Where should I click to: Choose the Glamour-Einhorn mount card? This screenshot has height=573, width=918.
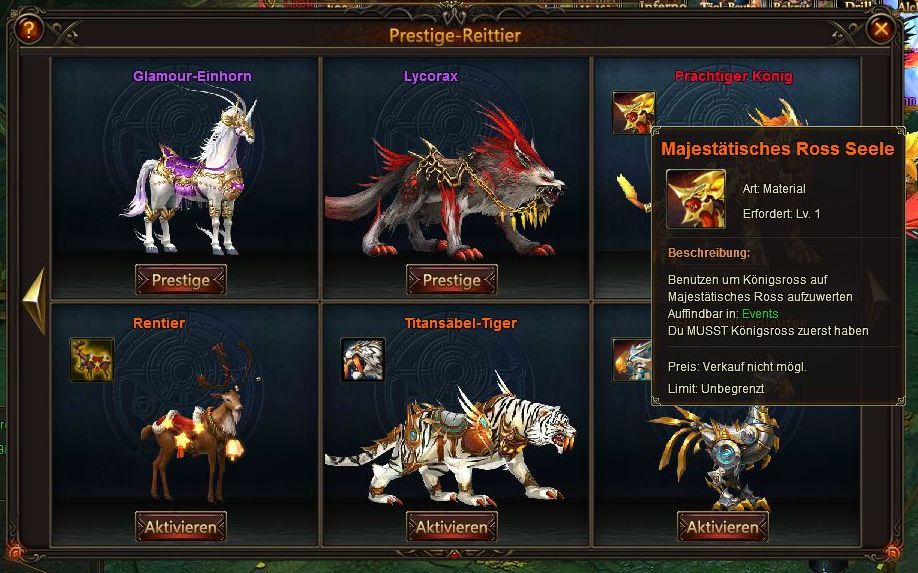185,170
